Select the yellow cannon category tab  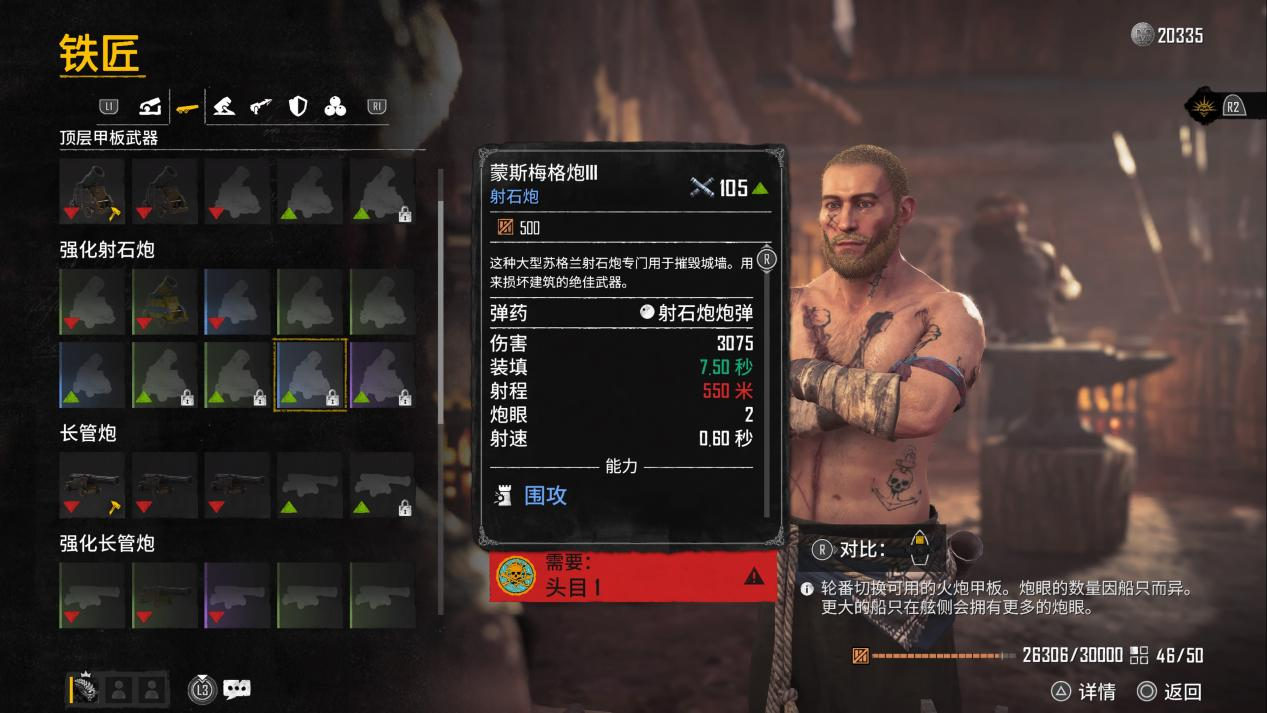186,105
